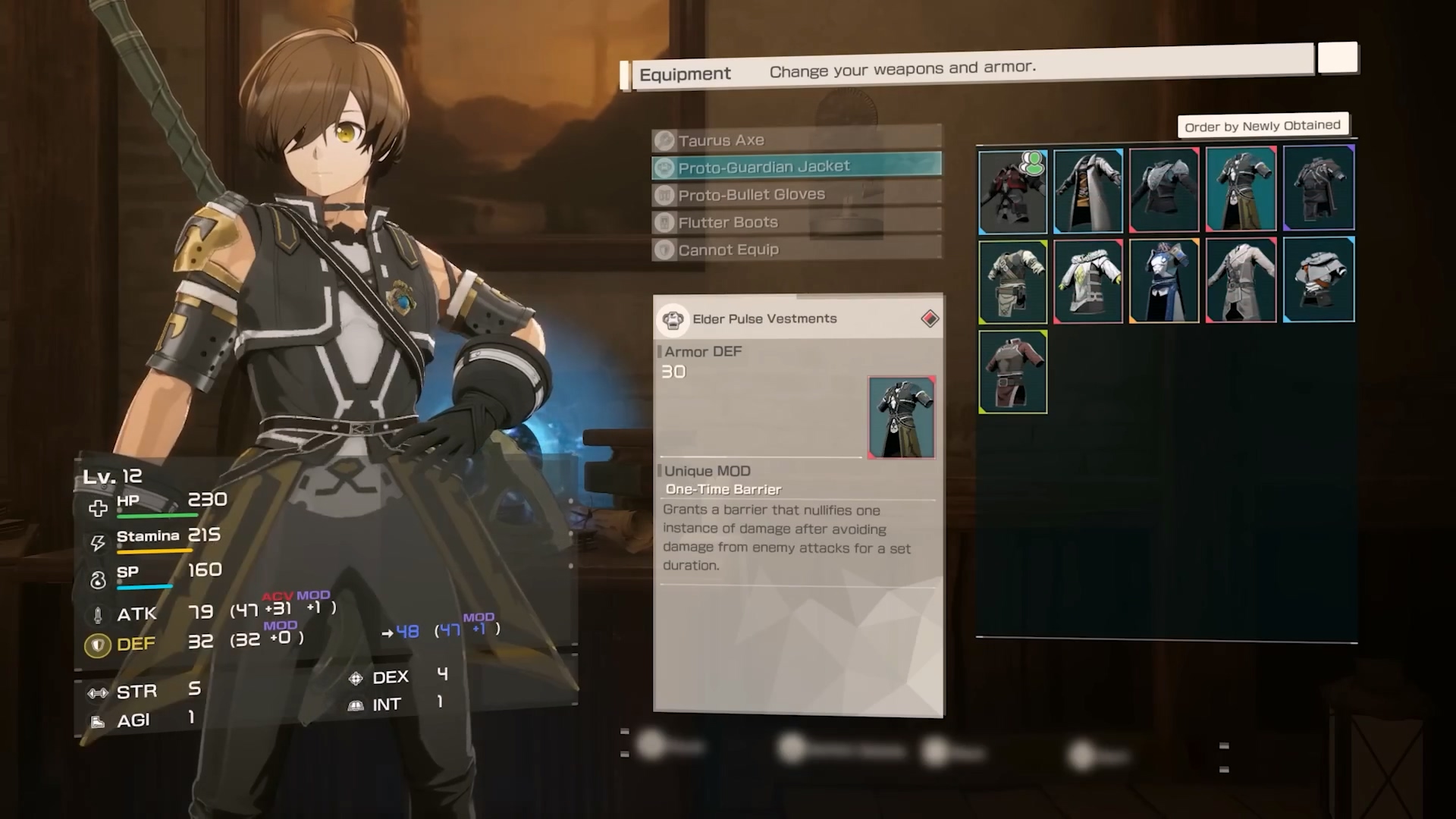The width and height of the screenshot is (1456, 819).
Task: Select the Flutter Boots slot
Action: pos(796,222)
